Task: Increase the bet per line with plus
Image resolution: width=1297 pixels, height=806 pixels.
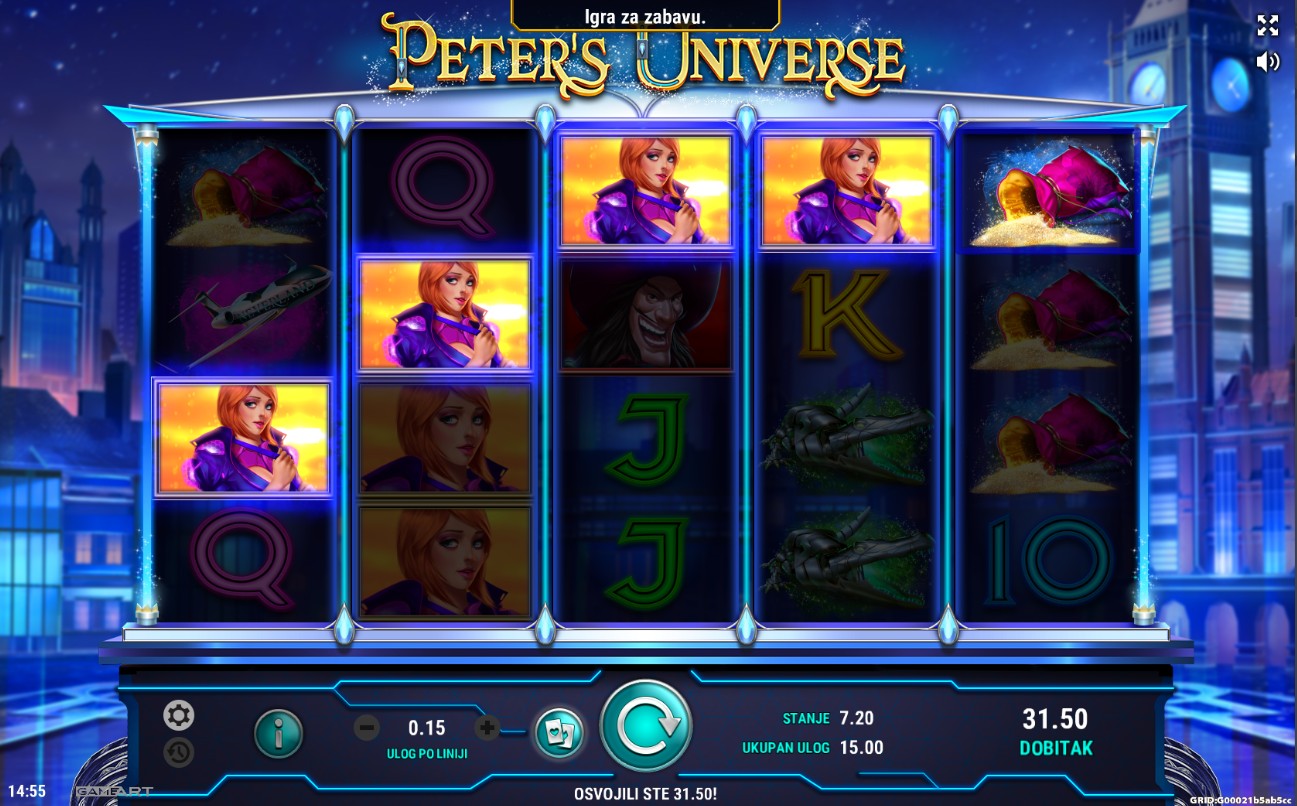Action: point(487,728)
